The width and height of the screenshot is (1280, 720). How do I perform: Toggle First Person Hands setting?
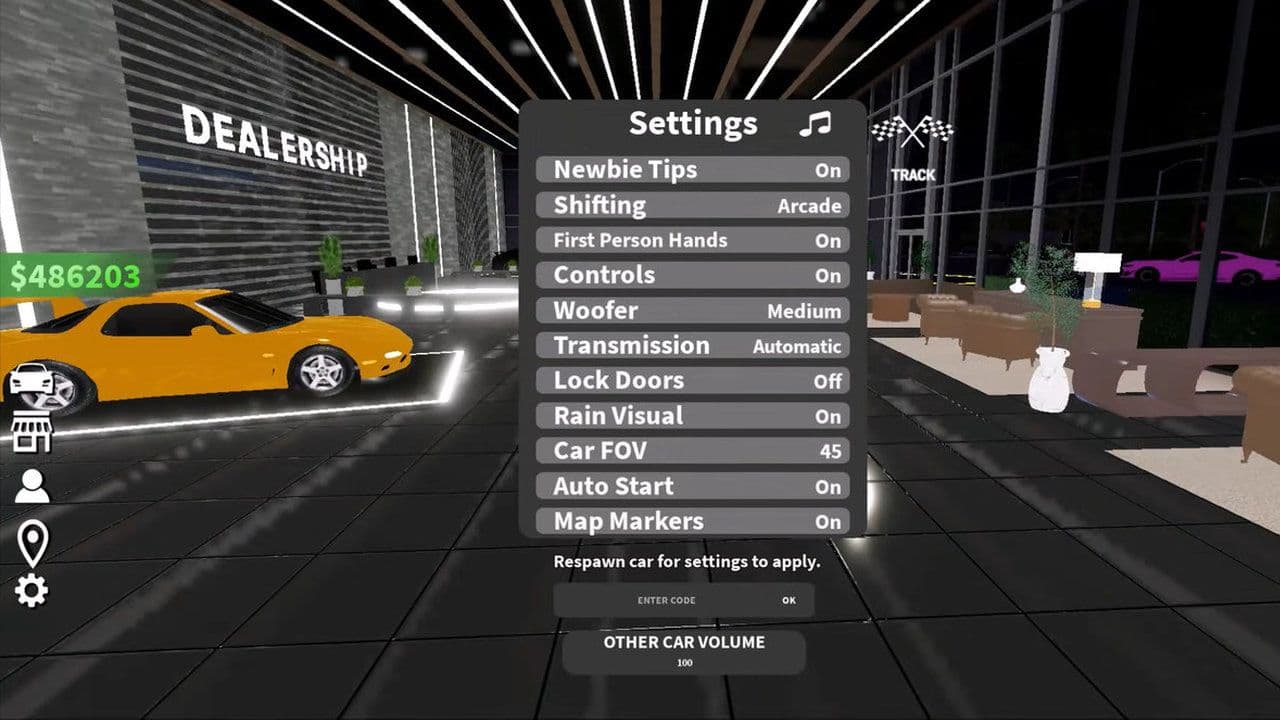coord(692,240)
